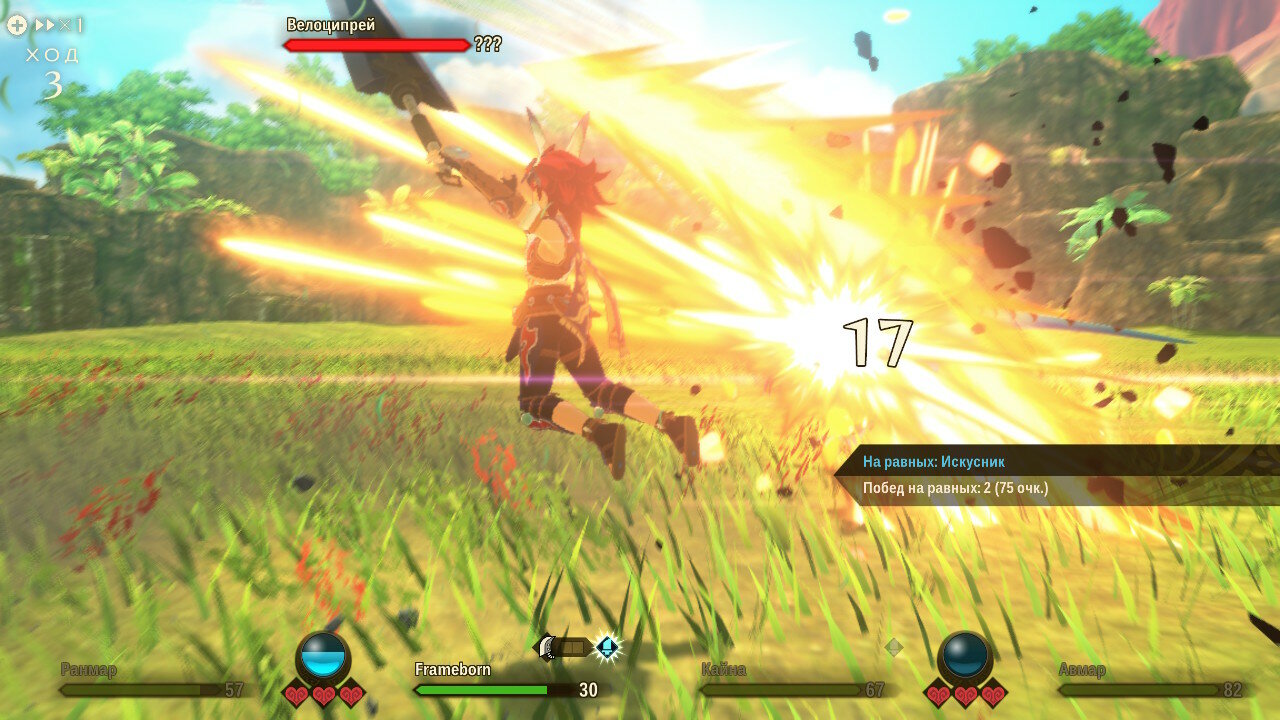Viewport: 1280px width, 720px height.
Task: Select the Frameborn party panel
Action: pos(505,680)
